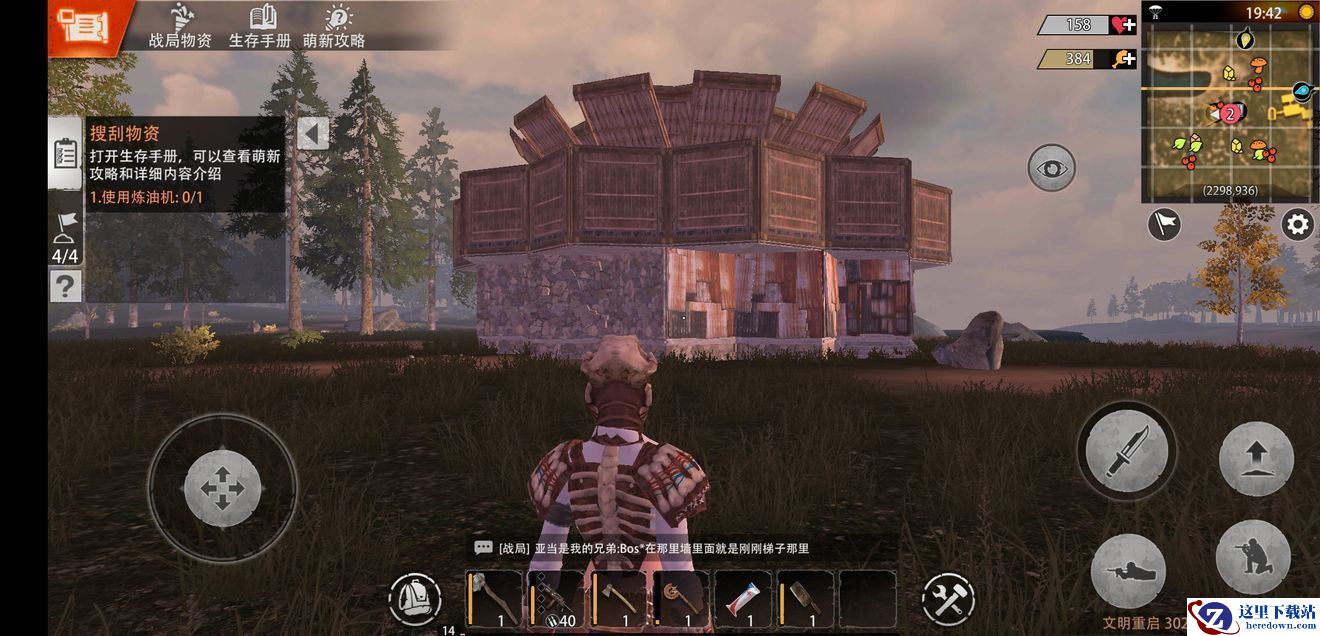Screen dimensions: 1320x636
Task: Collapse the quest panel with the arrow
Action: click(x=313, y=133)
